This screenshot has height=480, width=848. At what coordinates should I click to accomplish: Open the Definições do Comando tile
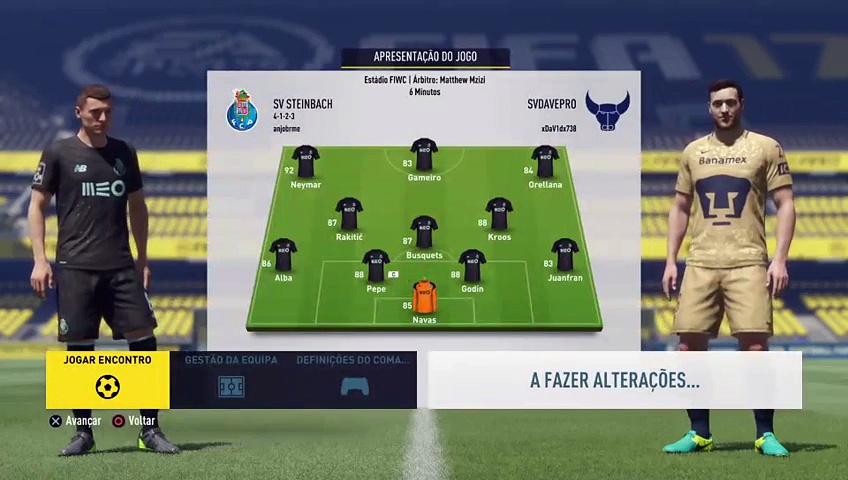coord(355,379)
